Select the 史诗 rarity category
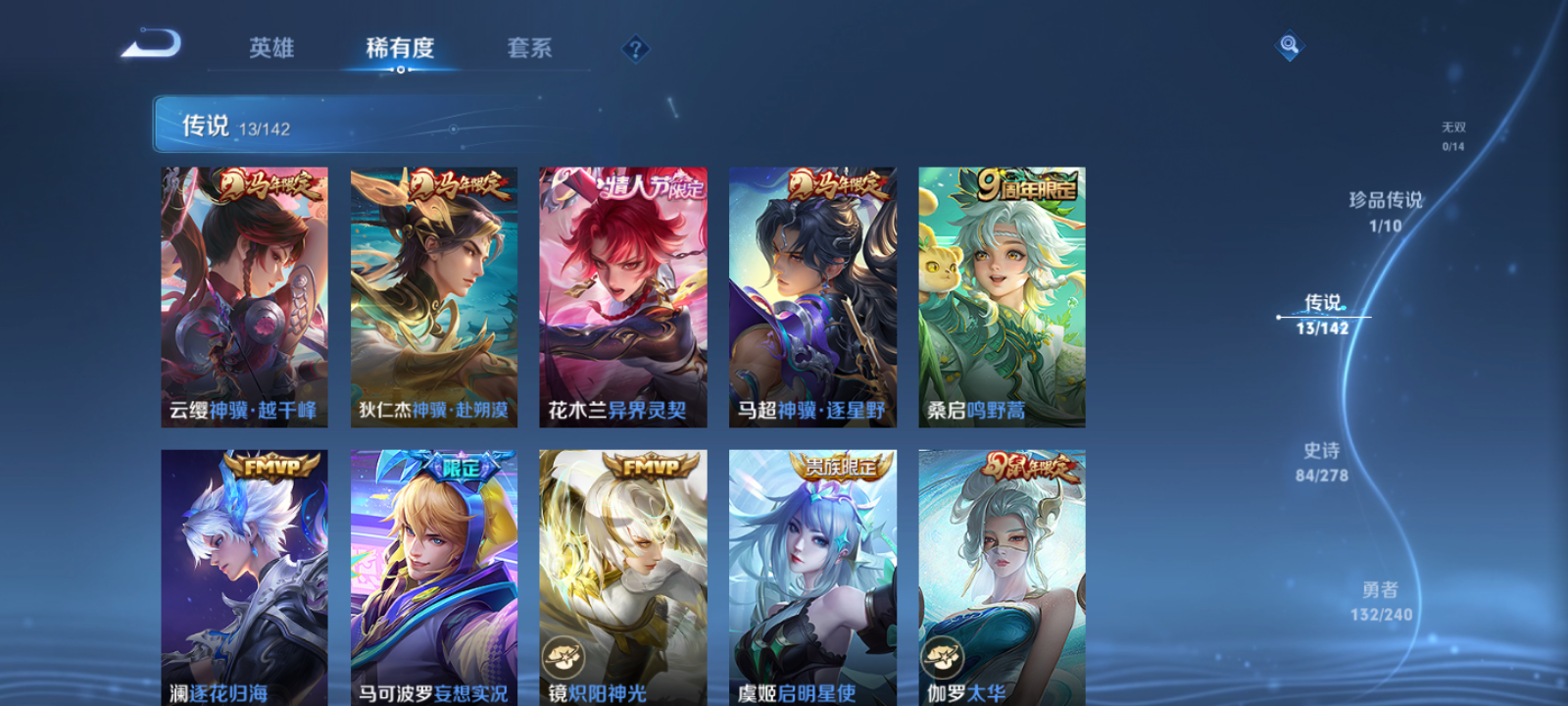This screenshot has height=706, width=1568. 1324,461
